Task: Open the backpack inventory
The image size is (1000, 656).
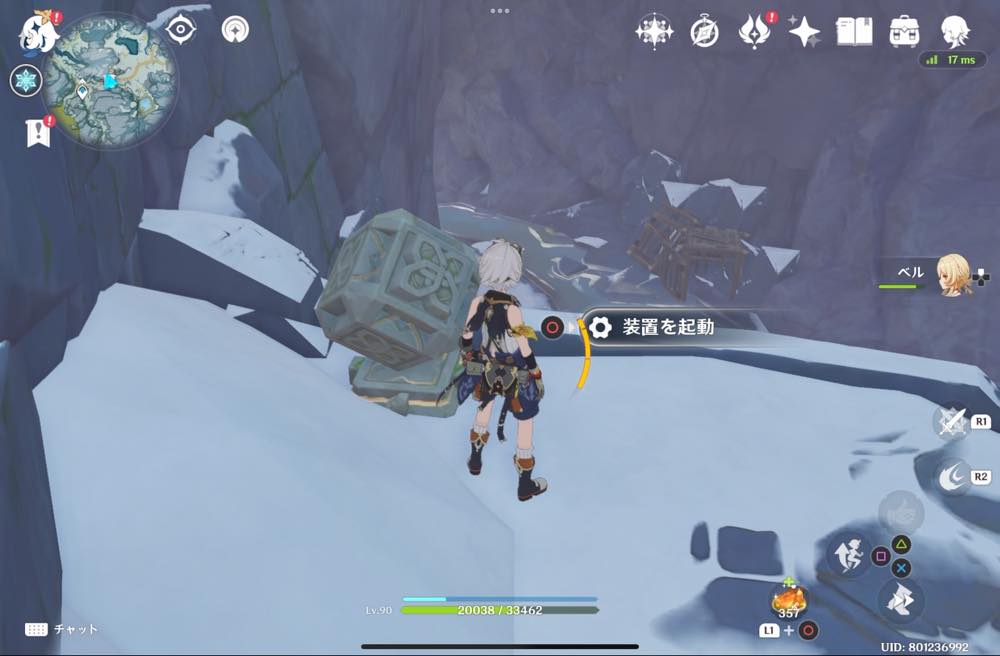Action: click(x=904, y=32)
